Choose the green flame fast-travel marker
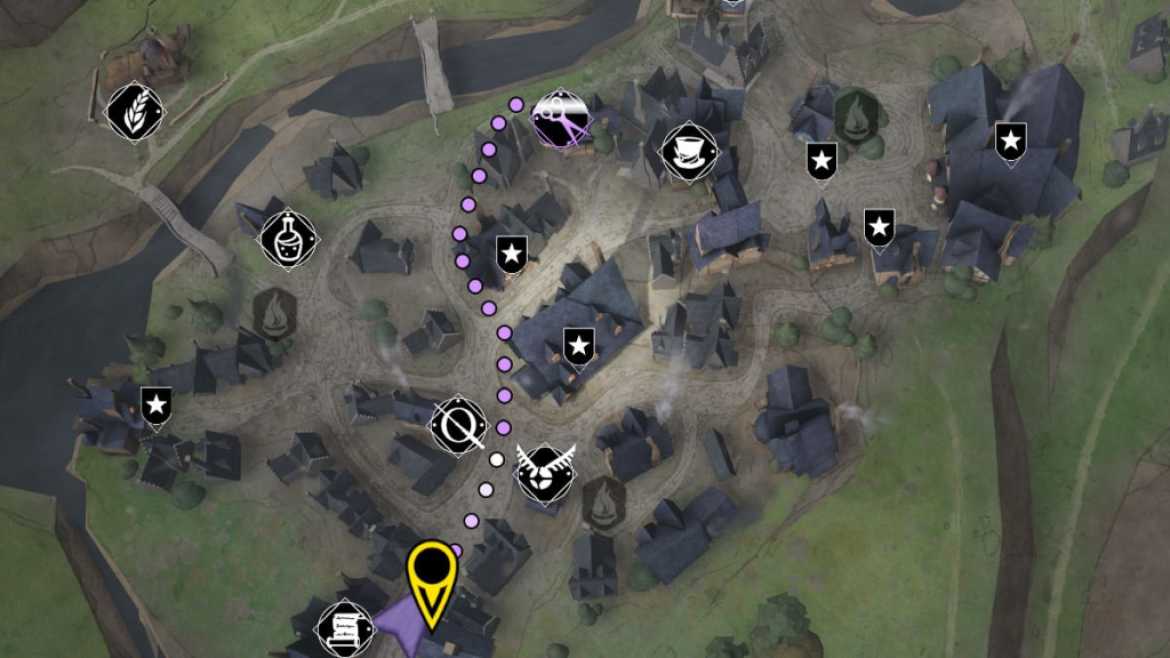This screenshot has height=658, width=1170. pos(856,116)
